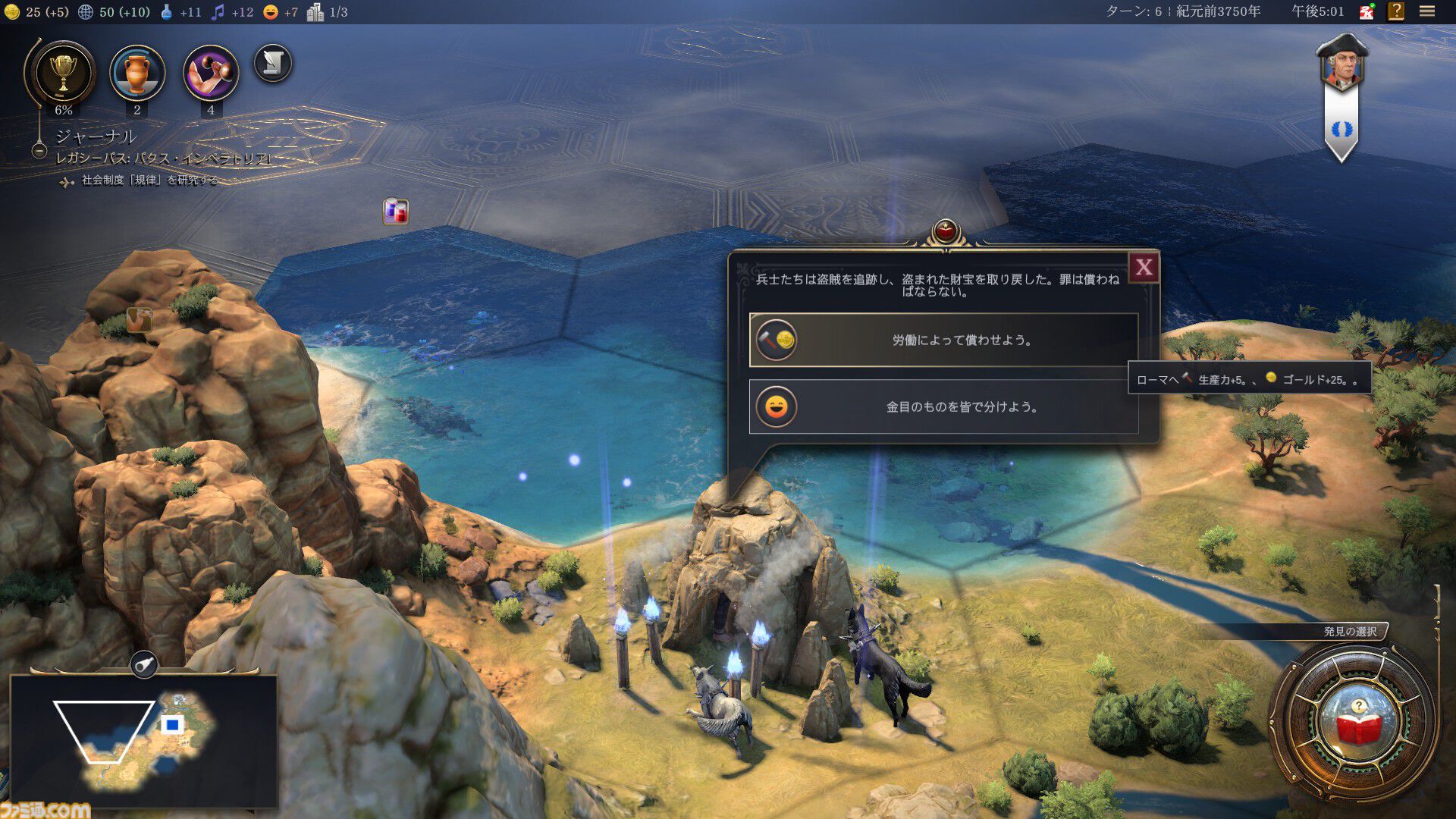Click the science flask income icon
This screenshot has height=819, width=1456.
168,12
